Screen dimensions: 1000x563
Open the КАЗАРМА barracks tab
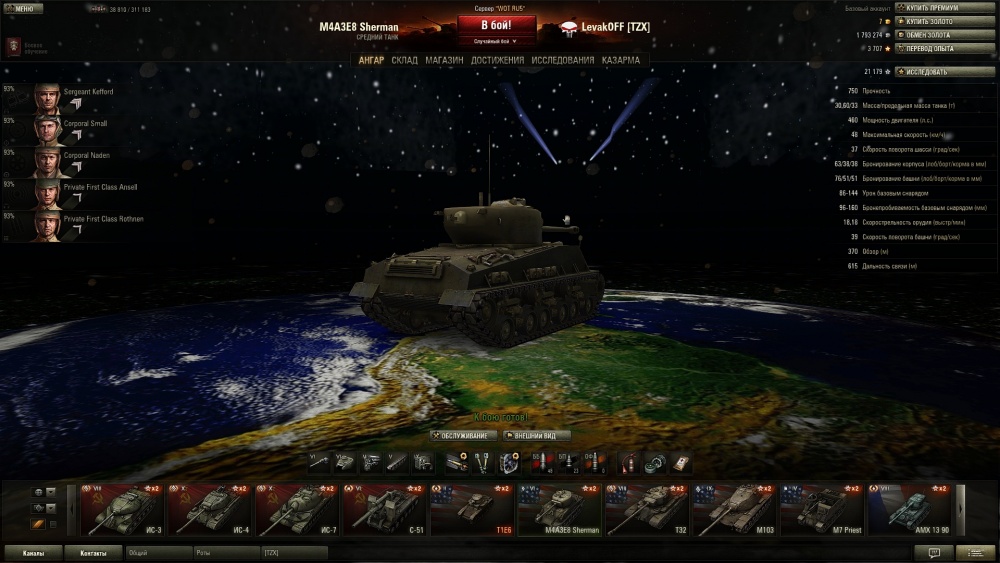pyautogui.click(x=621, y=60)
